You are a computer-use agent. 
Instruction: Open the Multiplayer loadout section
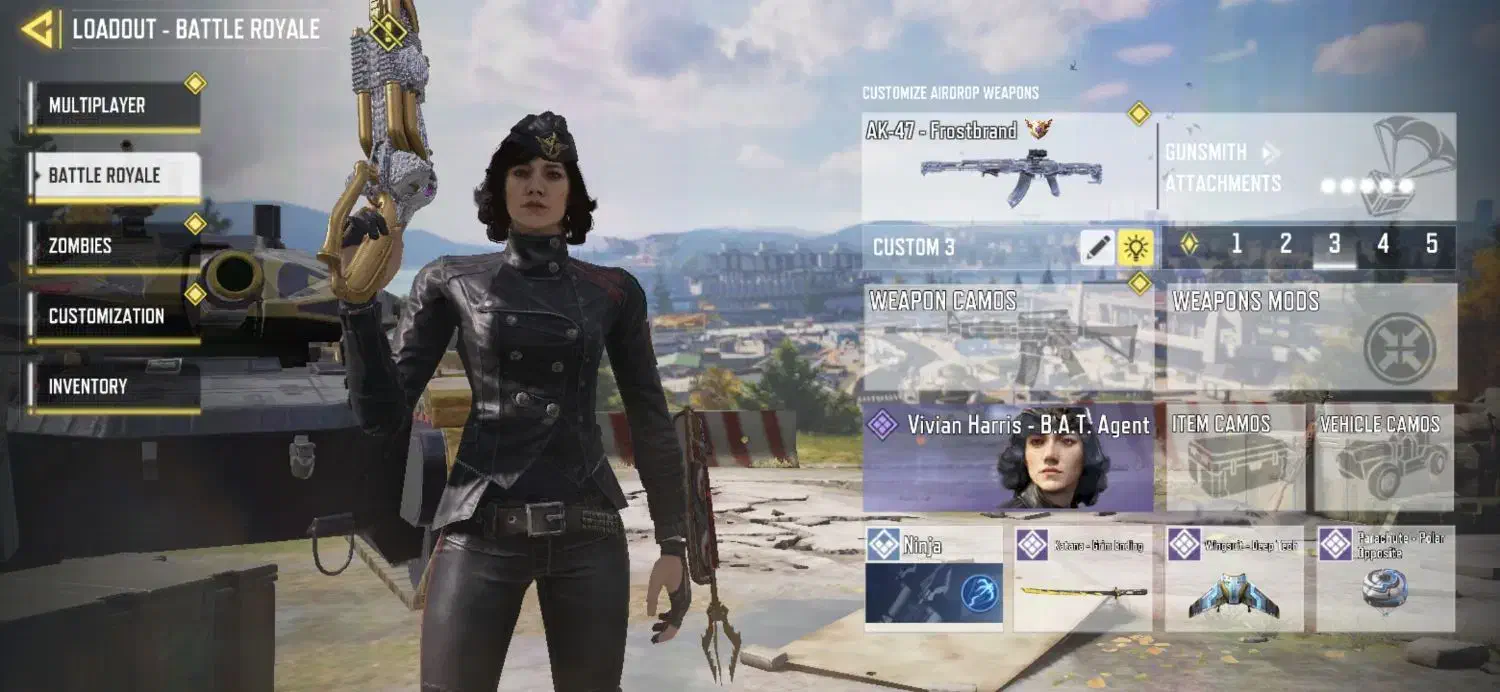(114, 106)
